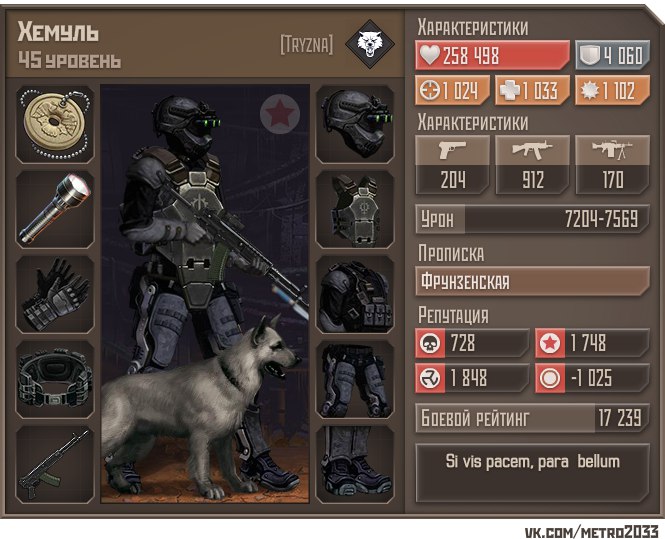Select the tactical belt slot
The width and height of the screenshot is (665, 539).
55,380
